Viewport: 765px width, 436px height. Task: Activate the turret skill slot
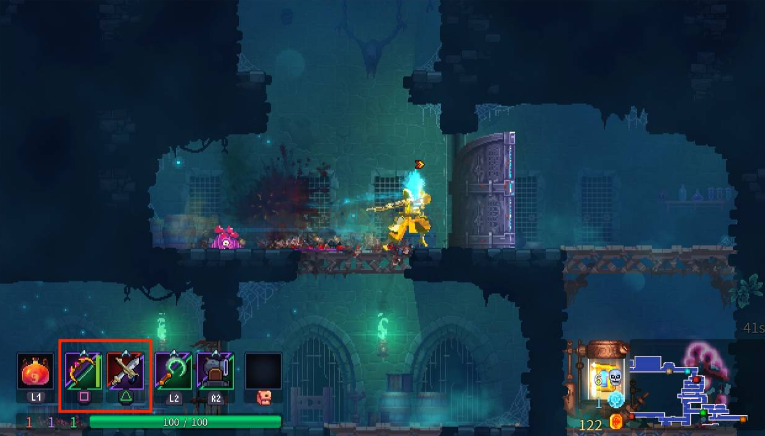pos(215,371)
